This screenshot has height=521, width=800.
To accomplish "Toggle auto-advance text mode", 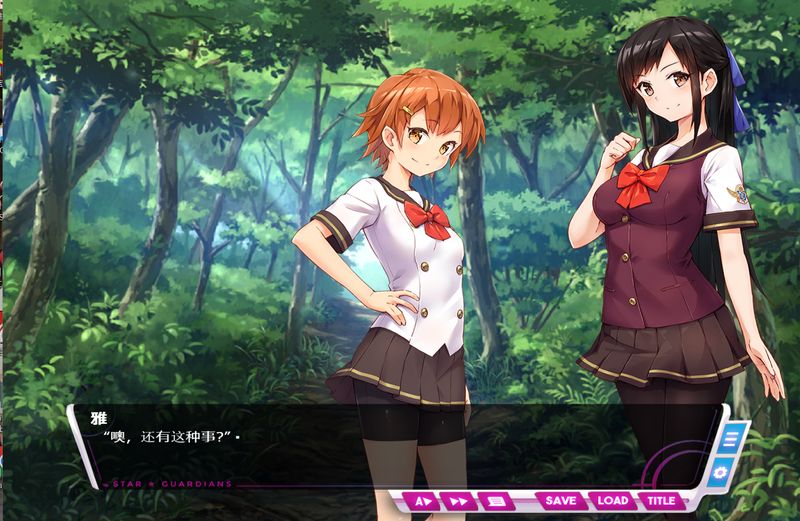I will (422, 501).
